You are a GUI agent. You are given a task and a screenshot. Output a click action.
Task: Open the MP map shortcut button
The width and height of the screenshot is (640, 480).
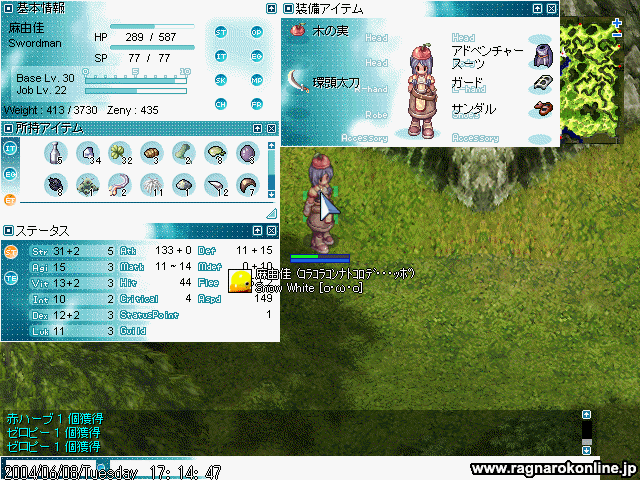coord(256,79)
